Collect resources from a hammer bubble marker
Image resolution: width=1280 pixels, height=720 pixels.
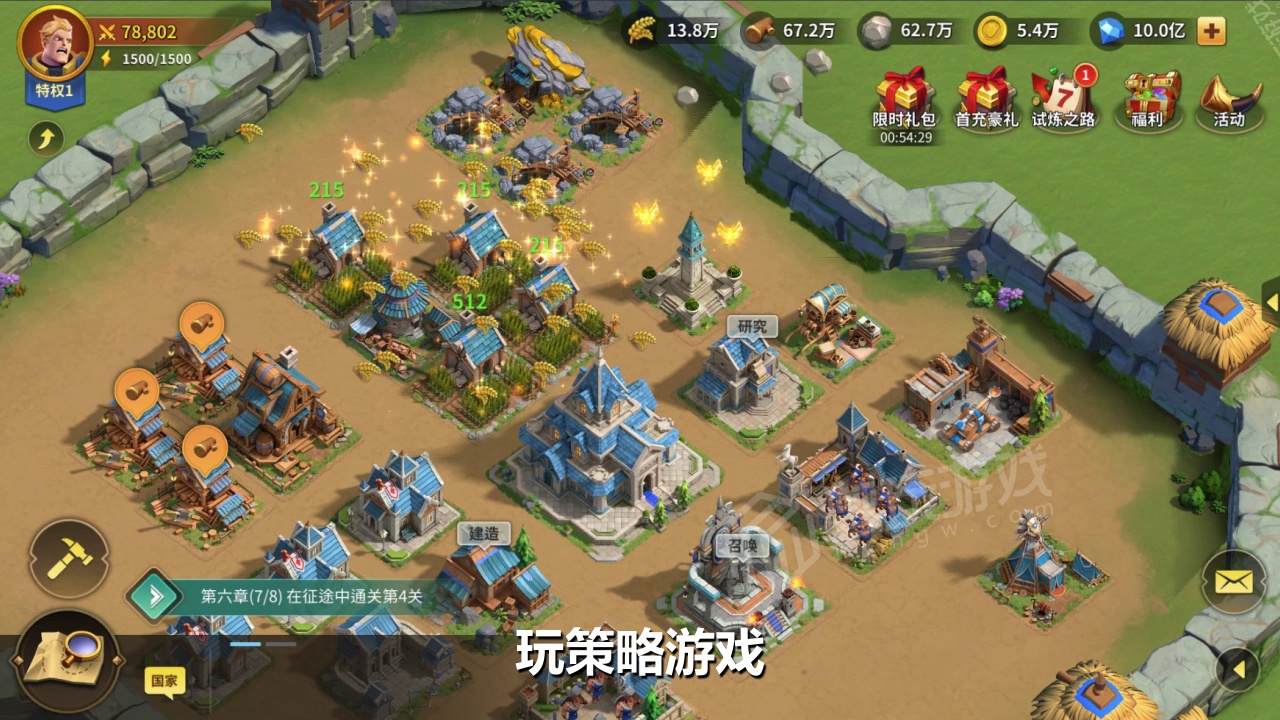(203, 320)
